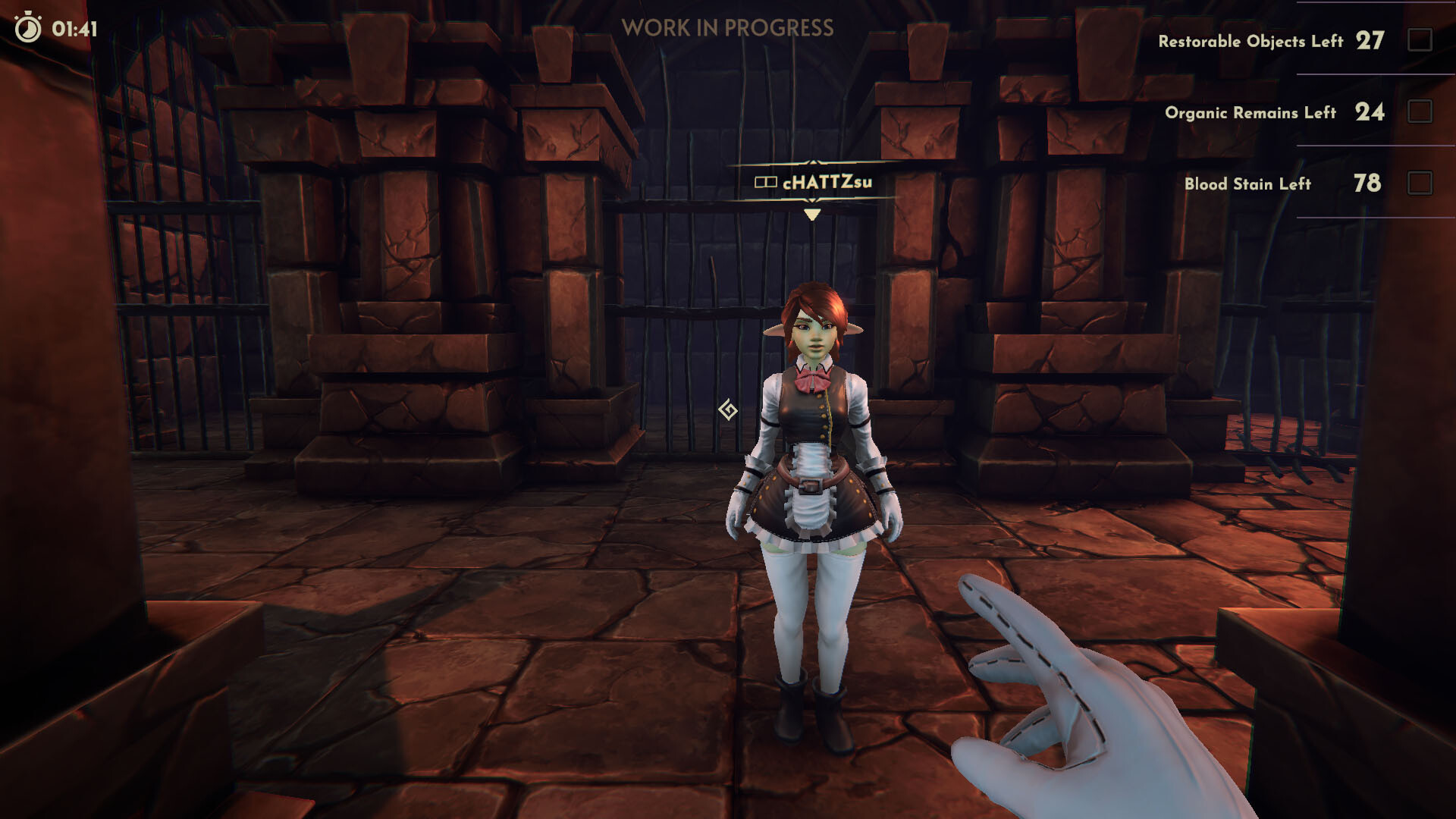Select the diamond divider above the player nameplate

point(811,162)
